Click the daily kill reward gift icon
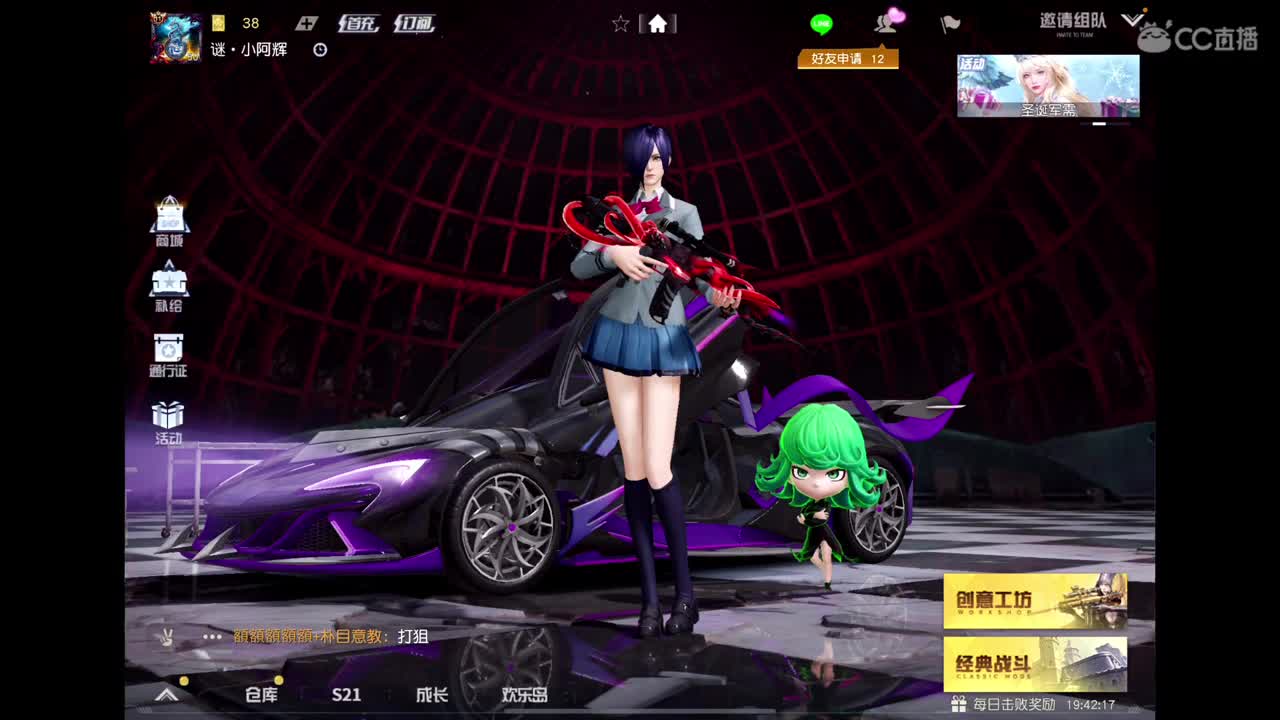The width and height of the screenshot is (1280, 720). click(x=957, y=705)
